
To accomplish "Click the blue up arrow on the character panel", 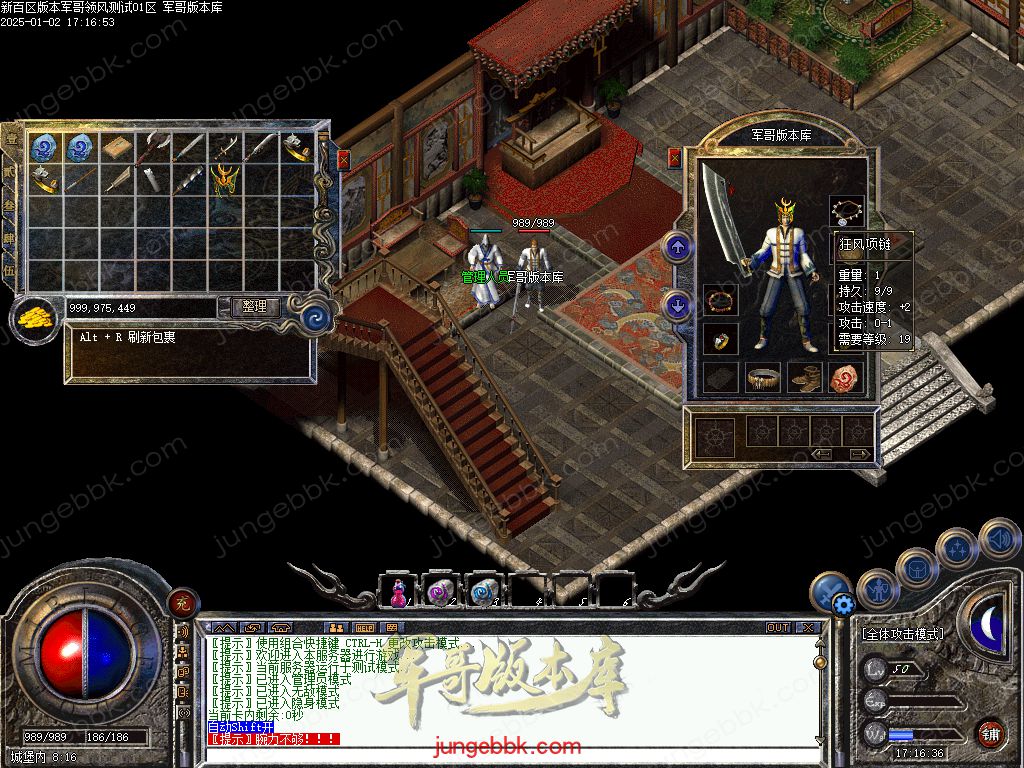I will 678,247.
